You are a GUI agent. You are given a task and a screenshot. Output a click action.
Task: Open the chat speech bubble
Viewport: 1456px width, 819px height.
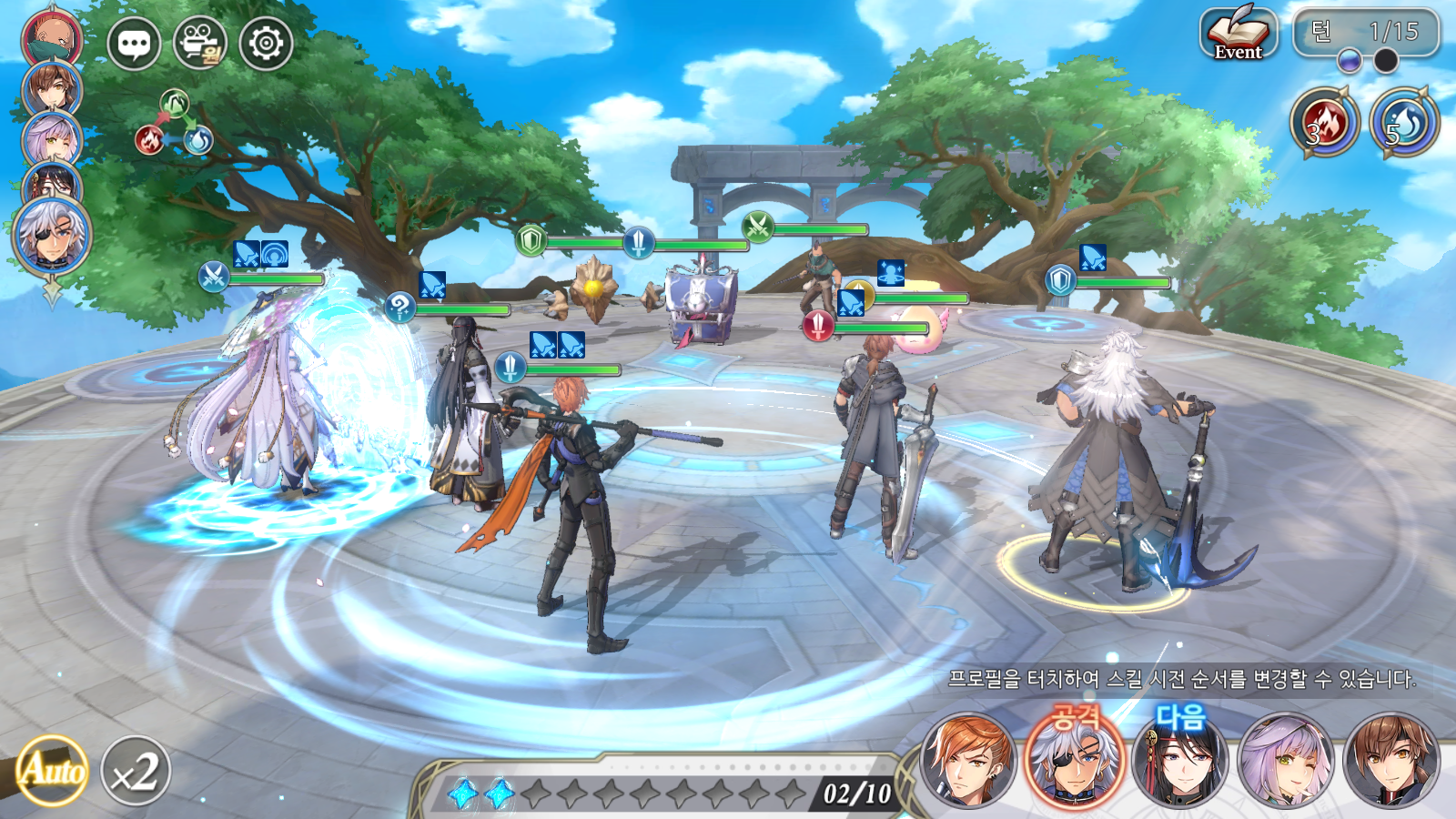click(134, 44)
